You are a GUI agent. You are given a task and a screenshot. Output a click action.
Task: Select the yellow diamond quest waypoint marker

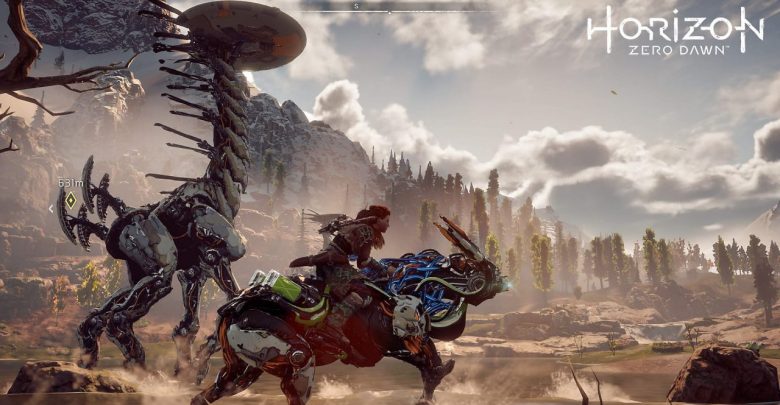pyautogui.click(x=70, y=199)
